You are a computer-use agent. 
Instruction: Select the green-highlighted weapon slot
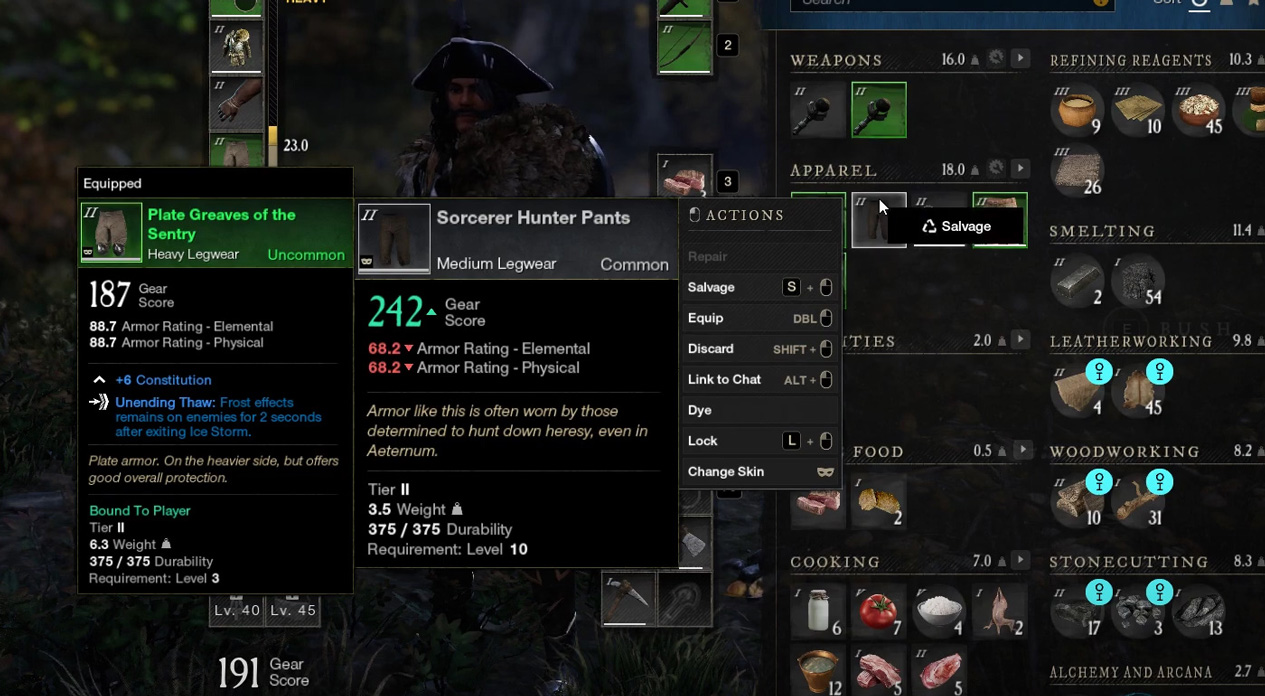click(878, 110)
